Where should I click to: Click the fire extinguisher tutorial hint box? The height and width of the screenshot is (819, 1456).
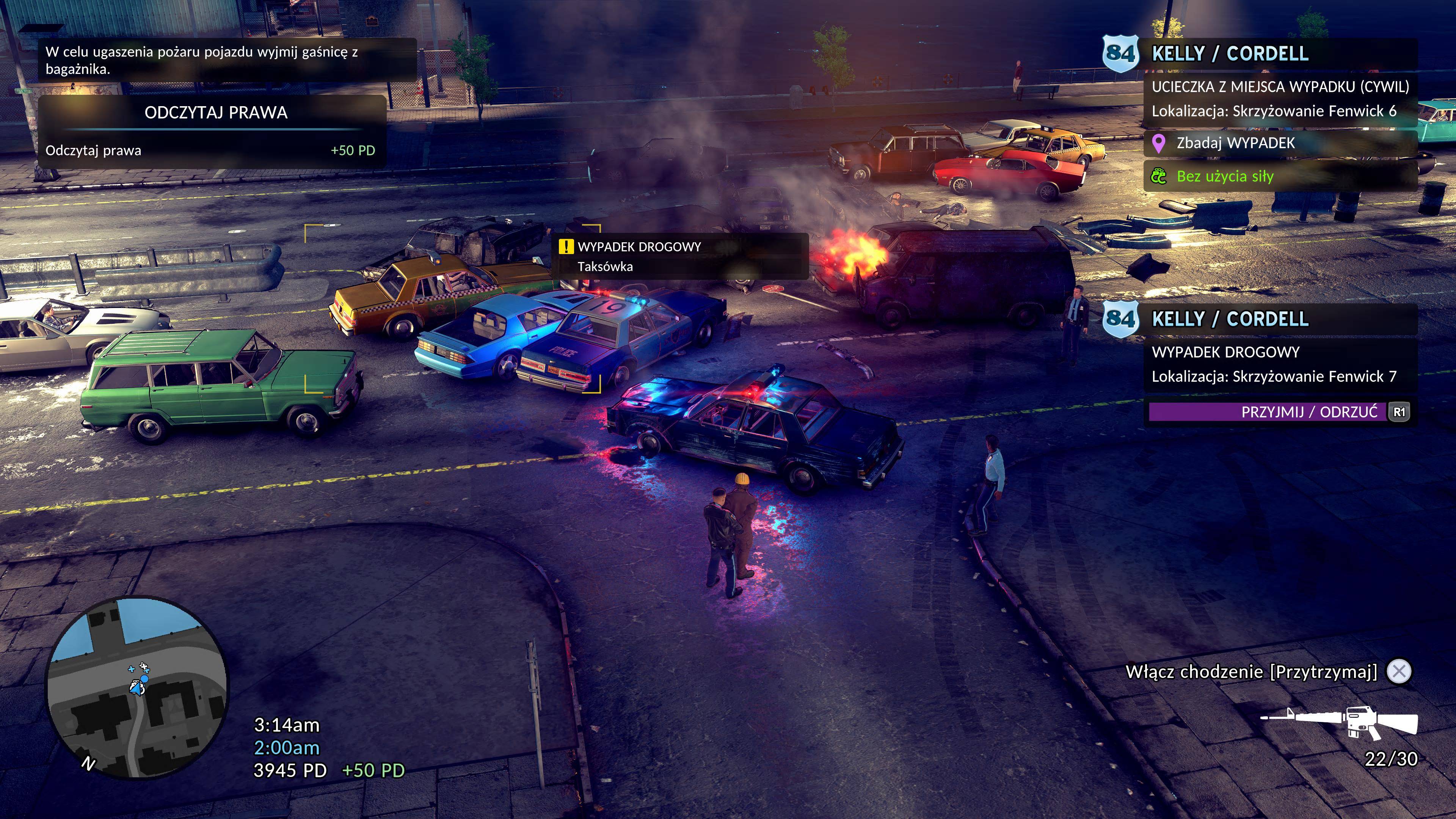point(226,61)
